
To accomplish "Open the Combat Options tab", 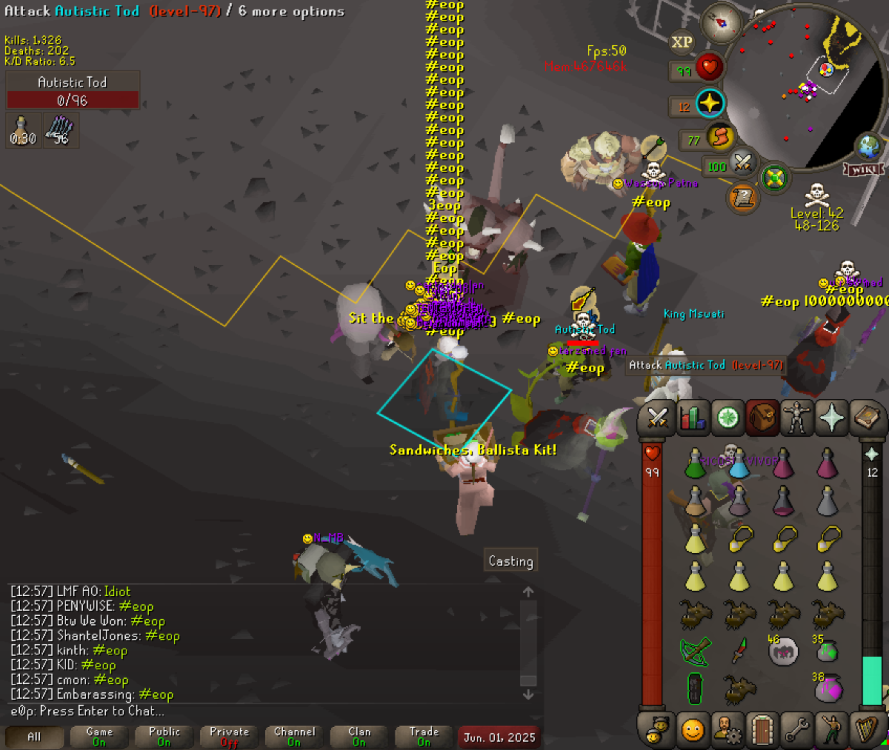I will [657, 418].
